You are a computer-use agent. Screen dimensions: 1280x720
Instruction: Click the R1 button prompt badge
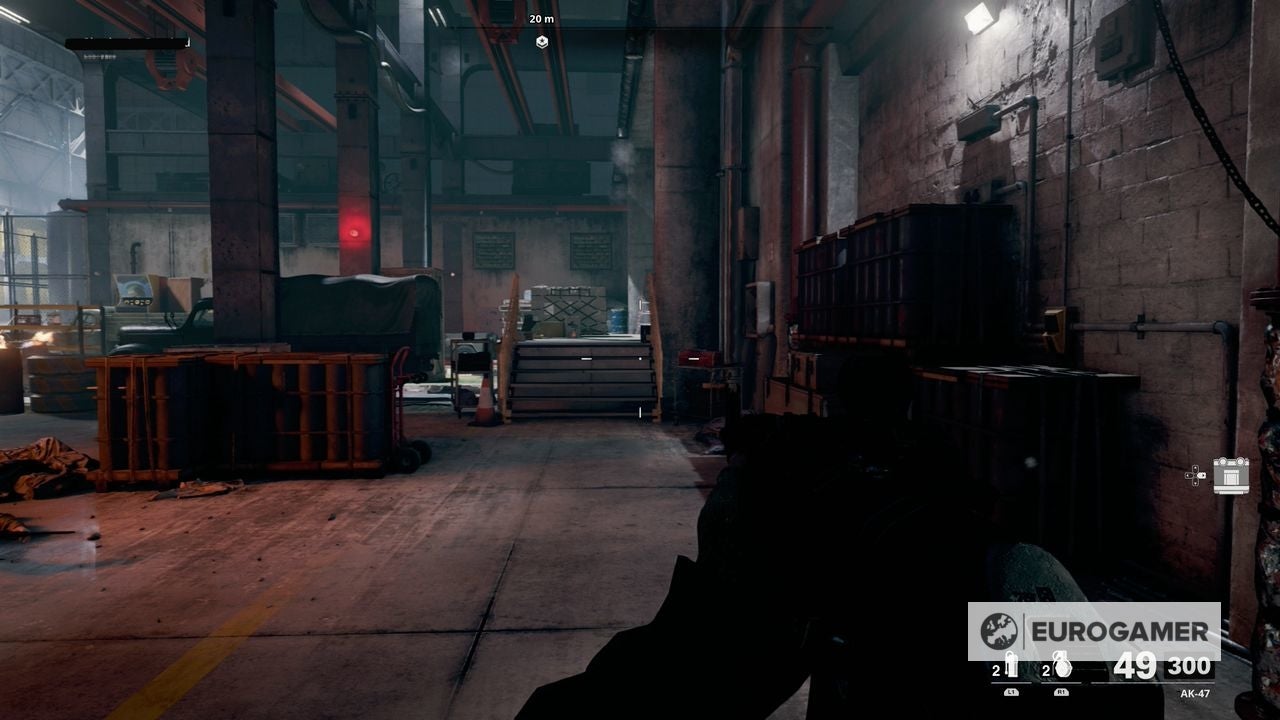[x=1060, y=691]
